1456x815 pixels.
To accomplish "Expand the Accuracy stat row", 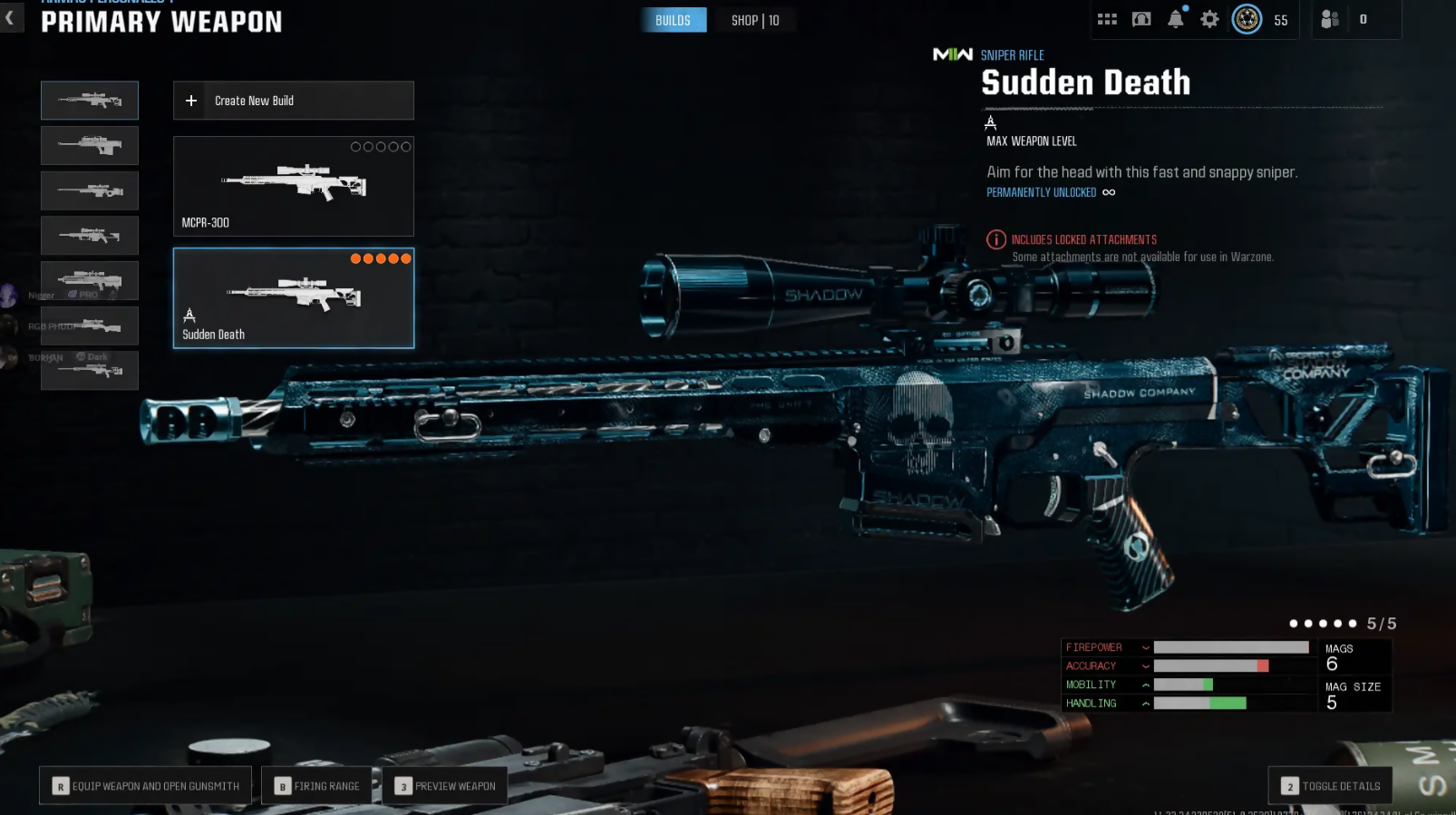I will click(1146, 666).
